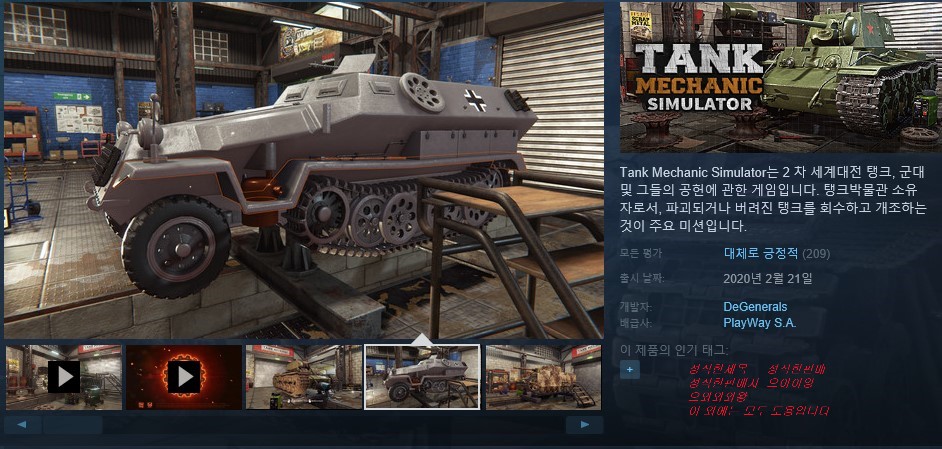
Task: Advance thumbnail strip with the right arrow button
Action: pyautogui.click(x=584, y=424)
